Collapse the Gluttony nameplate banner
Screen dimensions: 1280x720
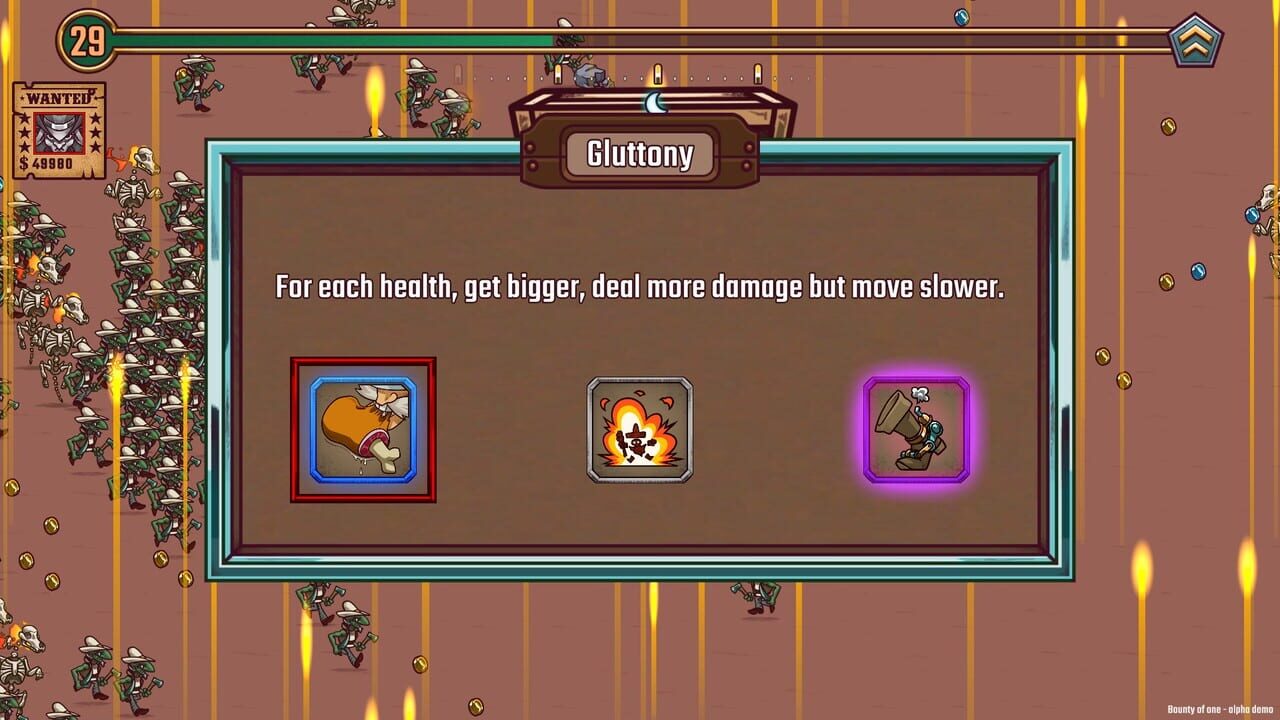[x=640, y=154]
